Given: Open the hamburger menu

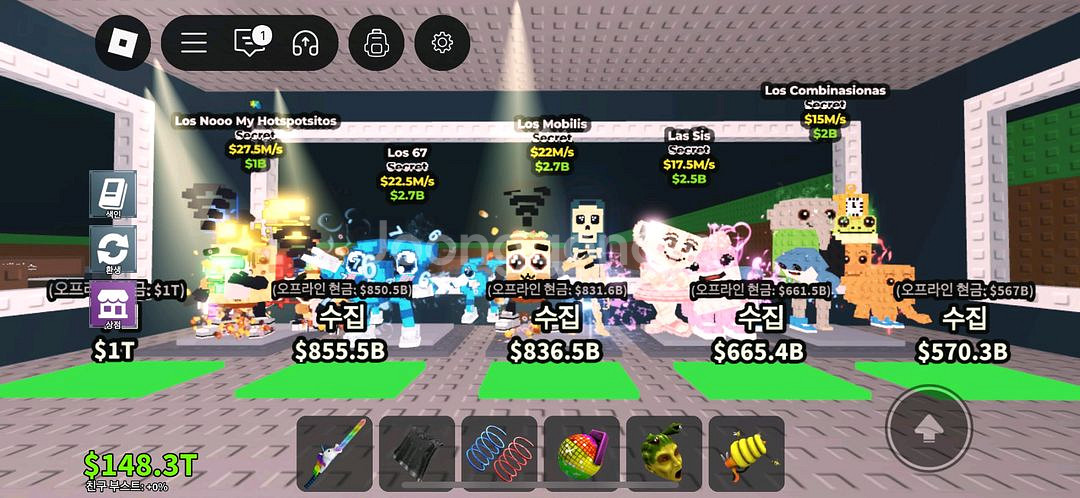Looking at the screenshot, I should coord(194,42).
